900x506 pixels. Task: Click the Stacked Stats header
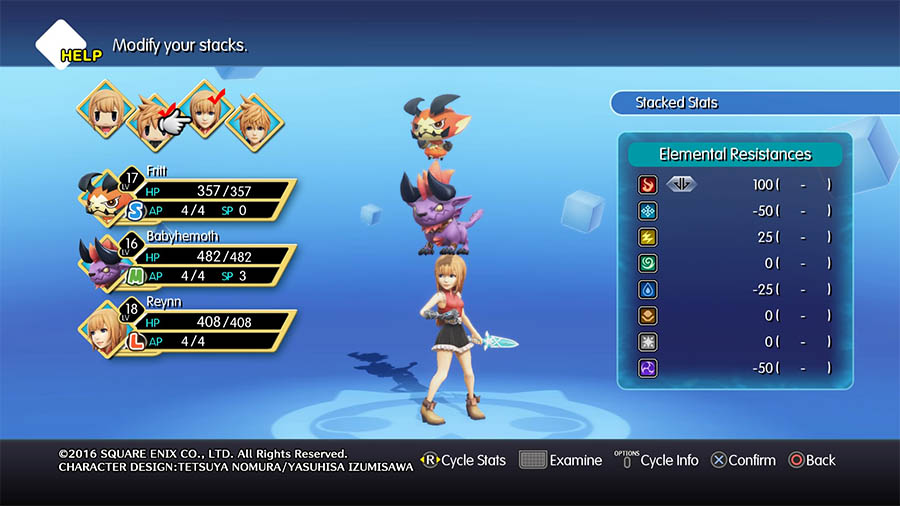pyautogui.click(x=676, y=103)
